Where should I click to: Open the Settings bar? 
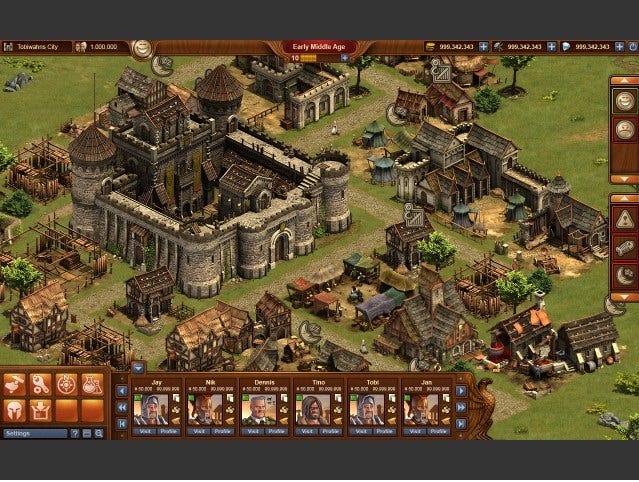(x=35, y=434)
